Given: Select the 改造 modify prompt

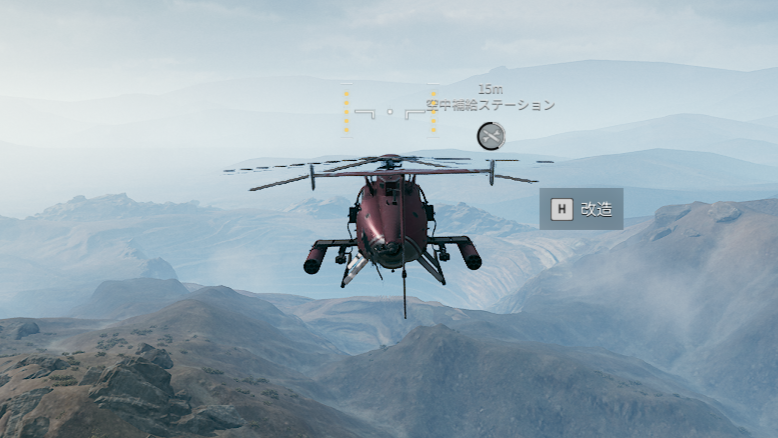Looking at the screenshot, I should [x=582, y=209].
